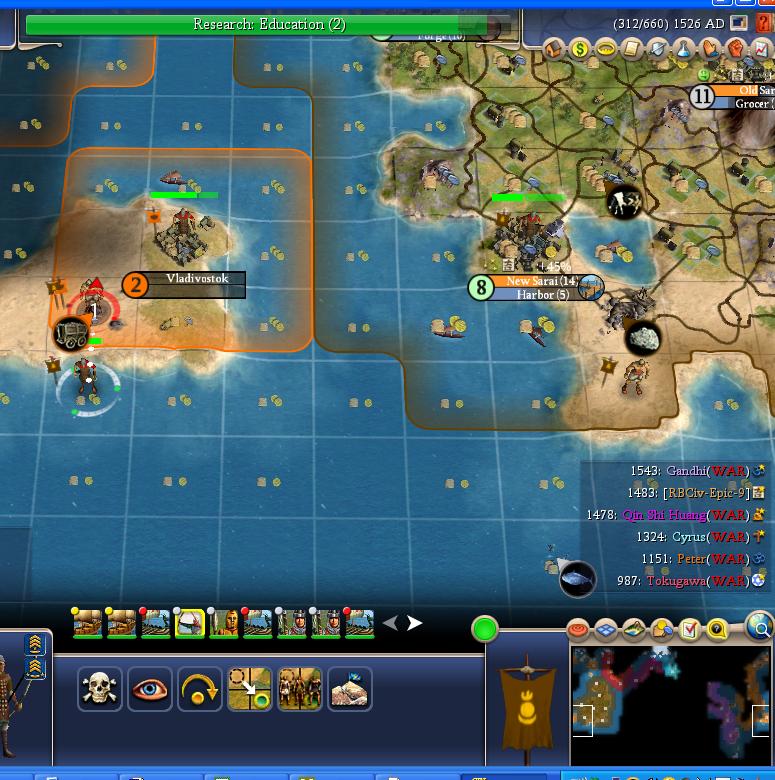This screenshot has height=780, width=775.
Task: Click the Research: Education progress bar
Action: [x=268, y=24]
